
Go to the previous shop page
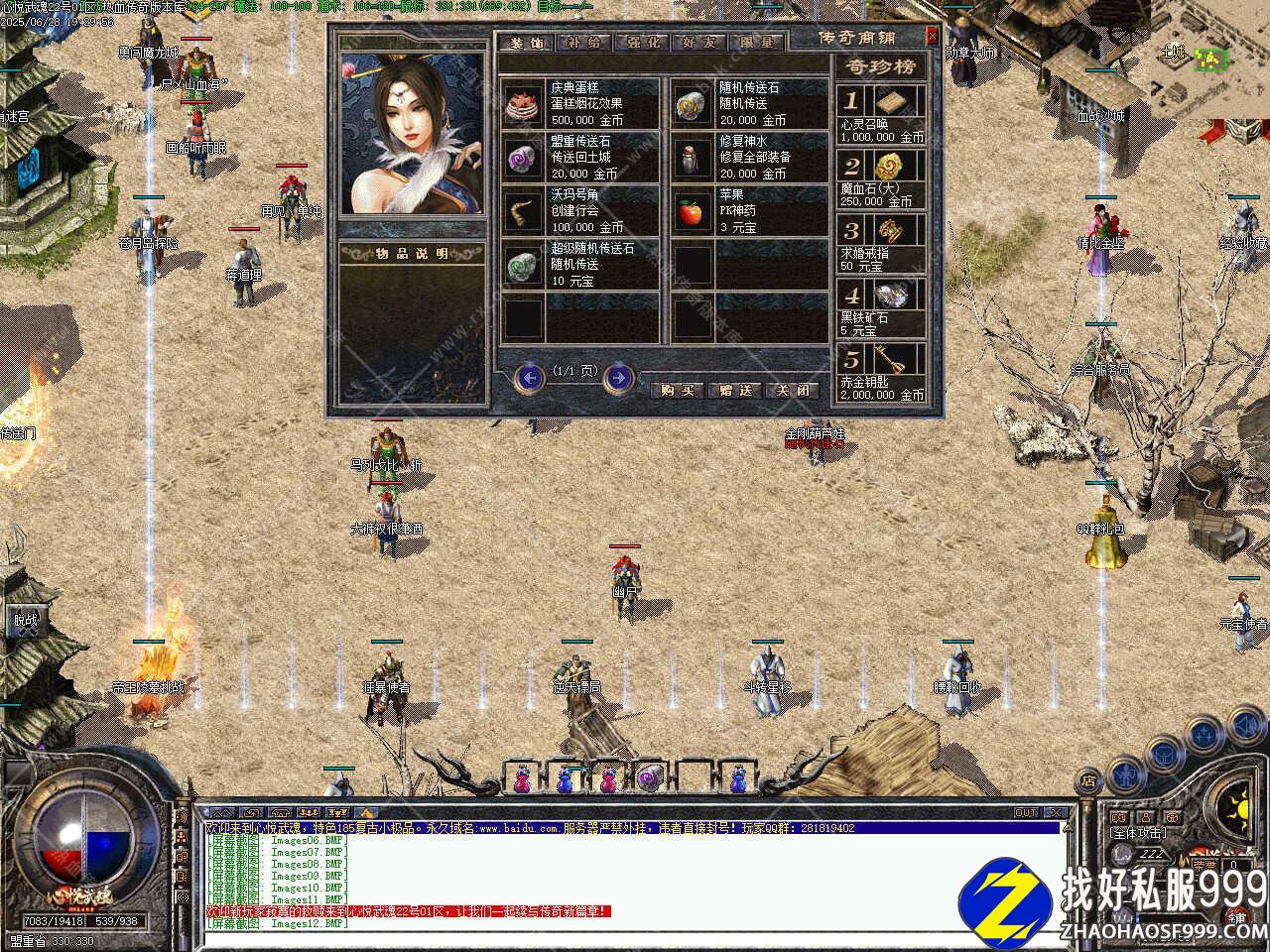(531, 377)
